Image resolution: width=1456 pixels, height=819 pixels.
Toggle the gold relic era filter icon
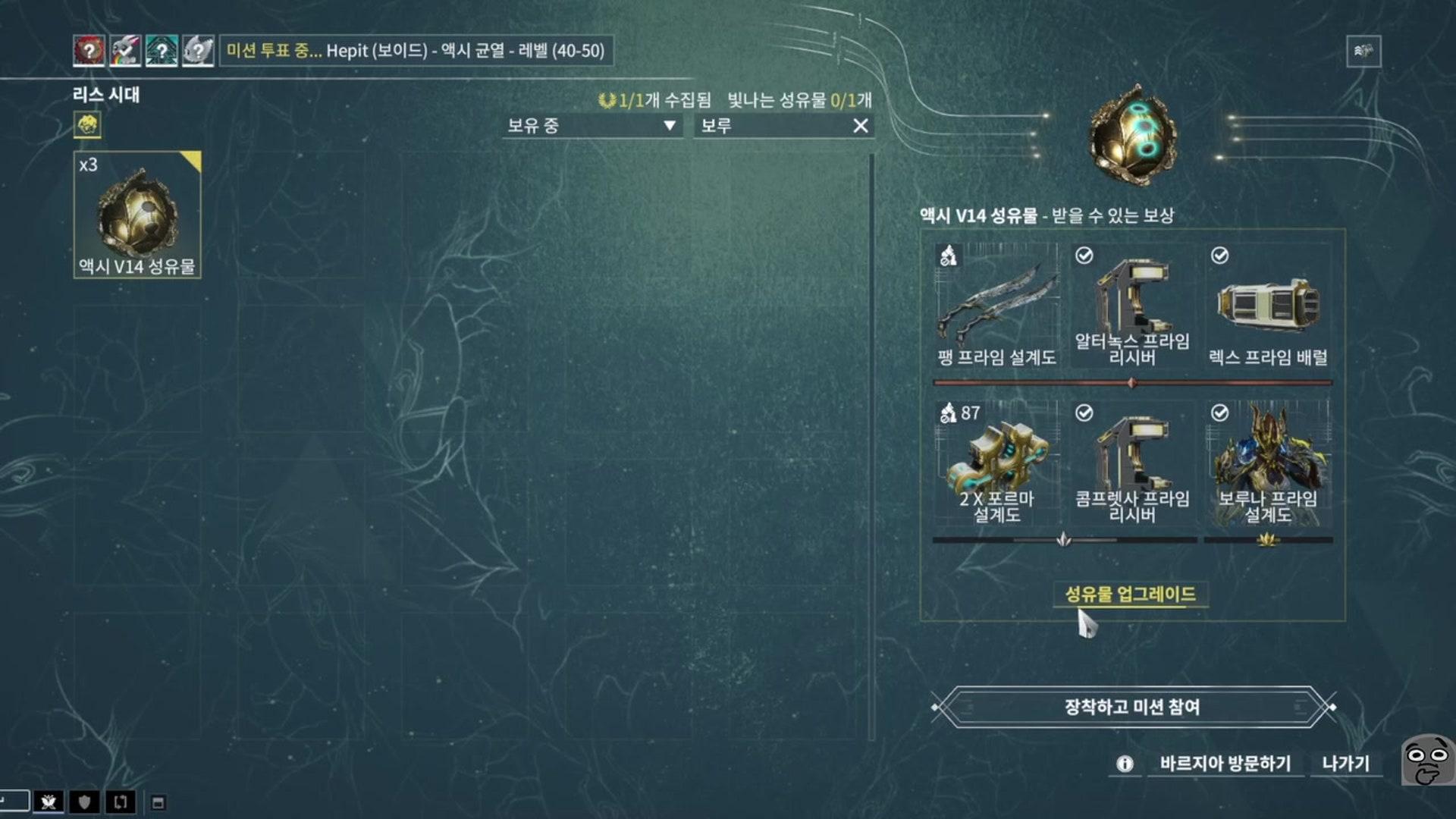[87, 124]
